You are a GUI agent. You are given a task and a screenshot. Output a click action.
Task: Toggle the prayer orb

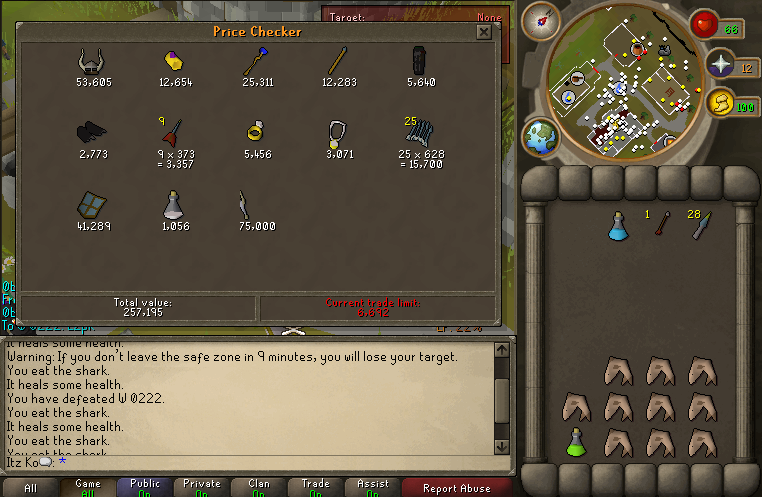click(x=721, y=65)
